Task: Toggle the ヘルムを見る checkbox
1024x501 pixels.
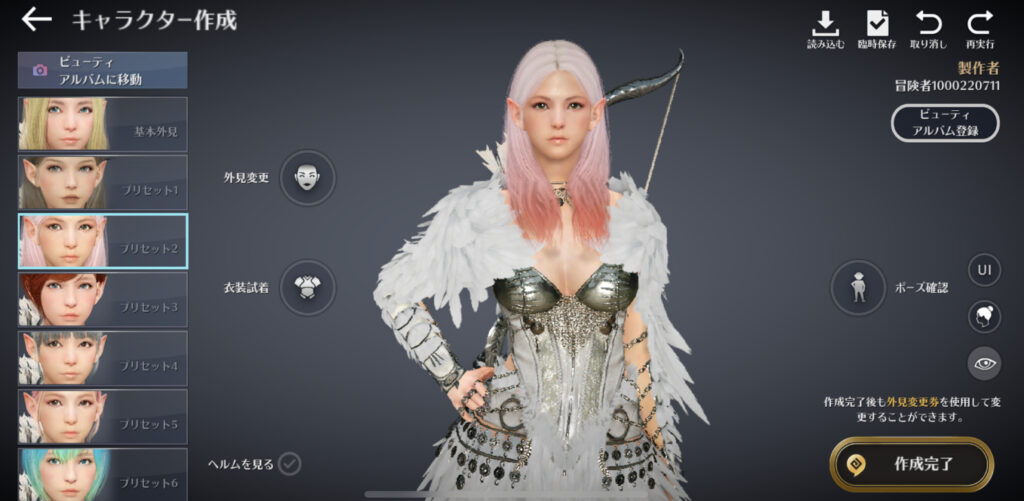Action: pyautogui.click(x=290, y=463)
